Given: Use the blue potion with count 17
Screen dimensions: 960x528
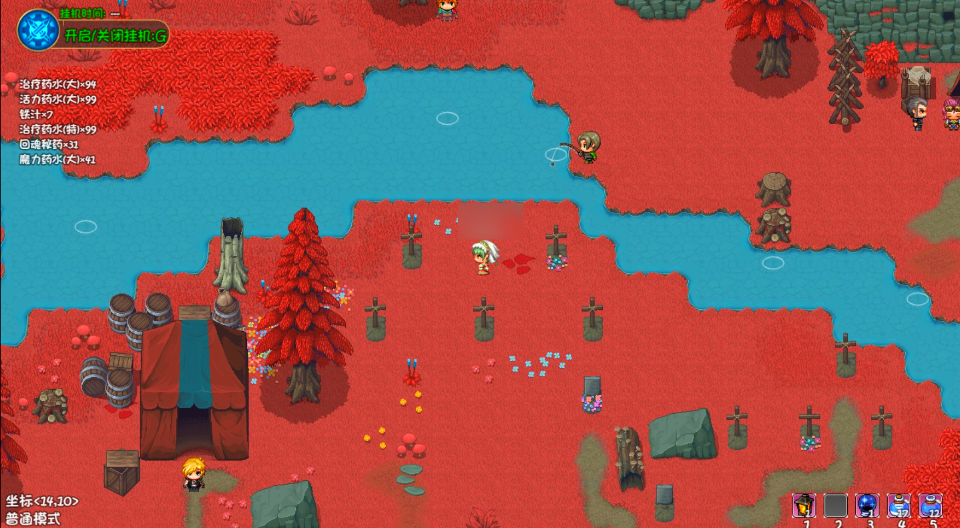Looking at the screenshot, I should [899, 505].
